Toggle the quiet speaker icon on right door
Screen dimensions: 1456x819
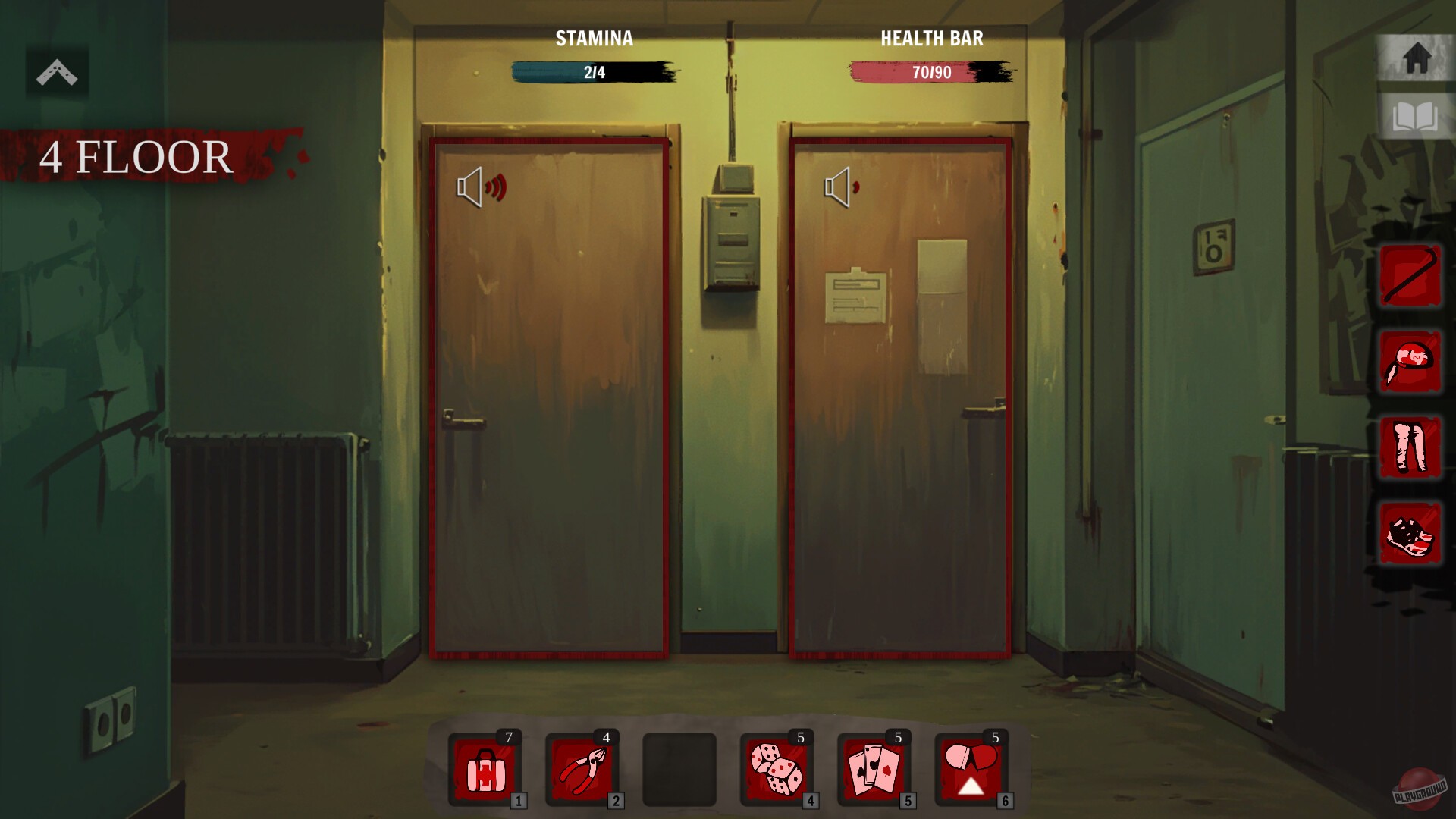point(839,187)
